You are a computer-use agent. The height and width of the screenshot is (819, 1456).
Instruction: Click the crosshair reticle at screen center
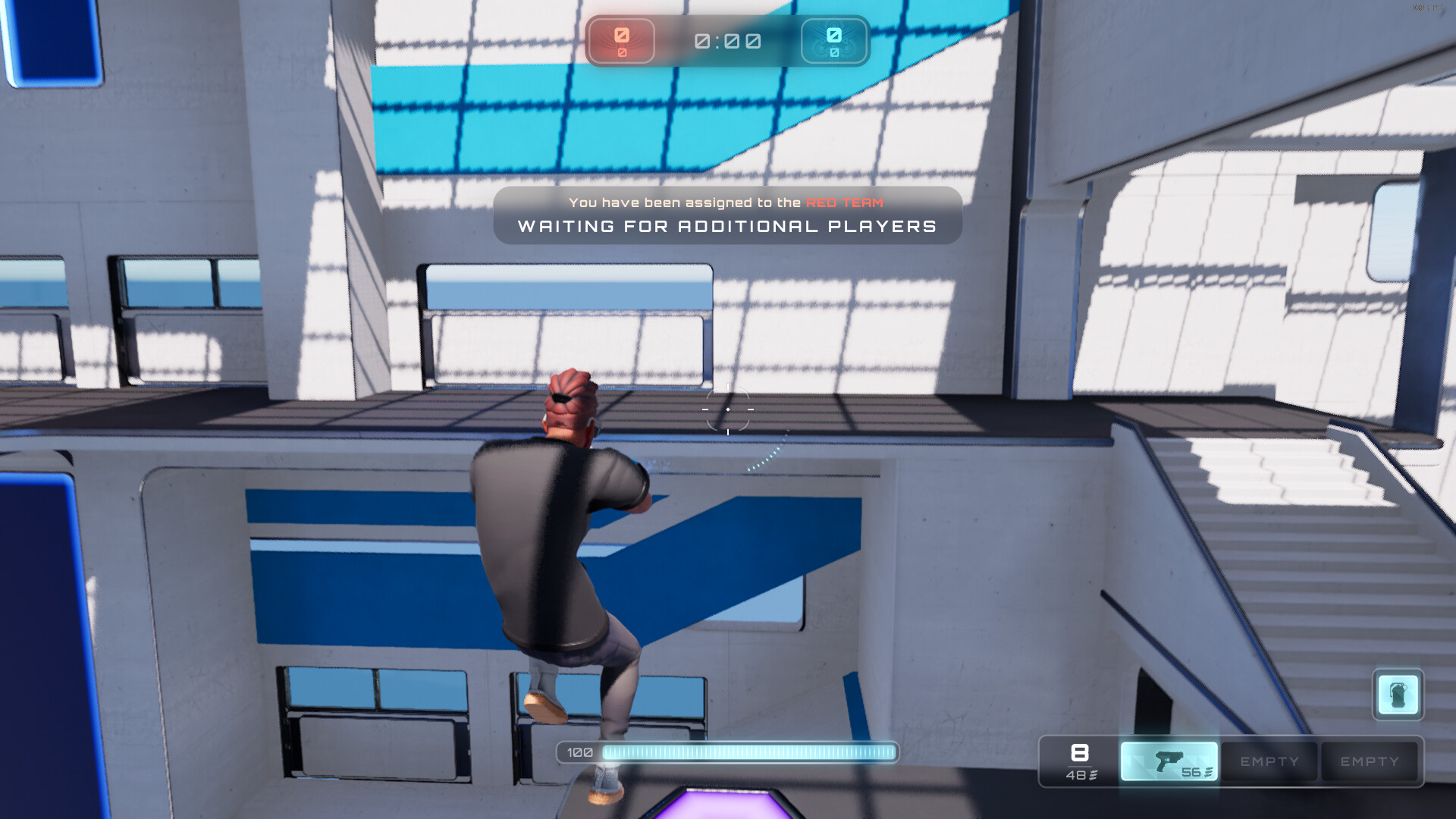coord(727,409)
